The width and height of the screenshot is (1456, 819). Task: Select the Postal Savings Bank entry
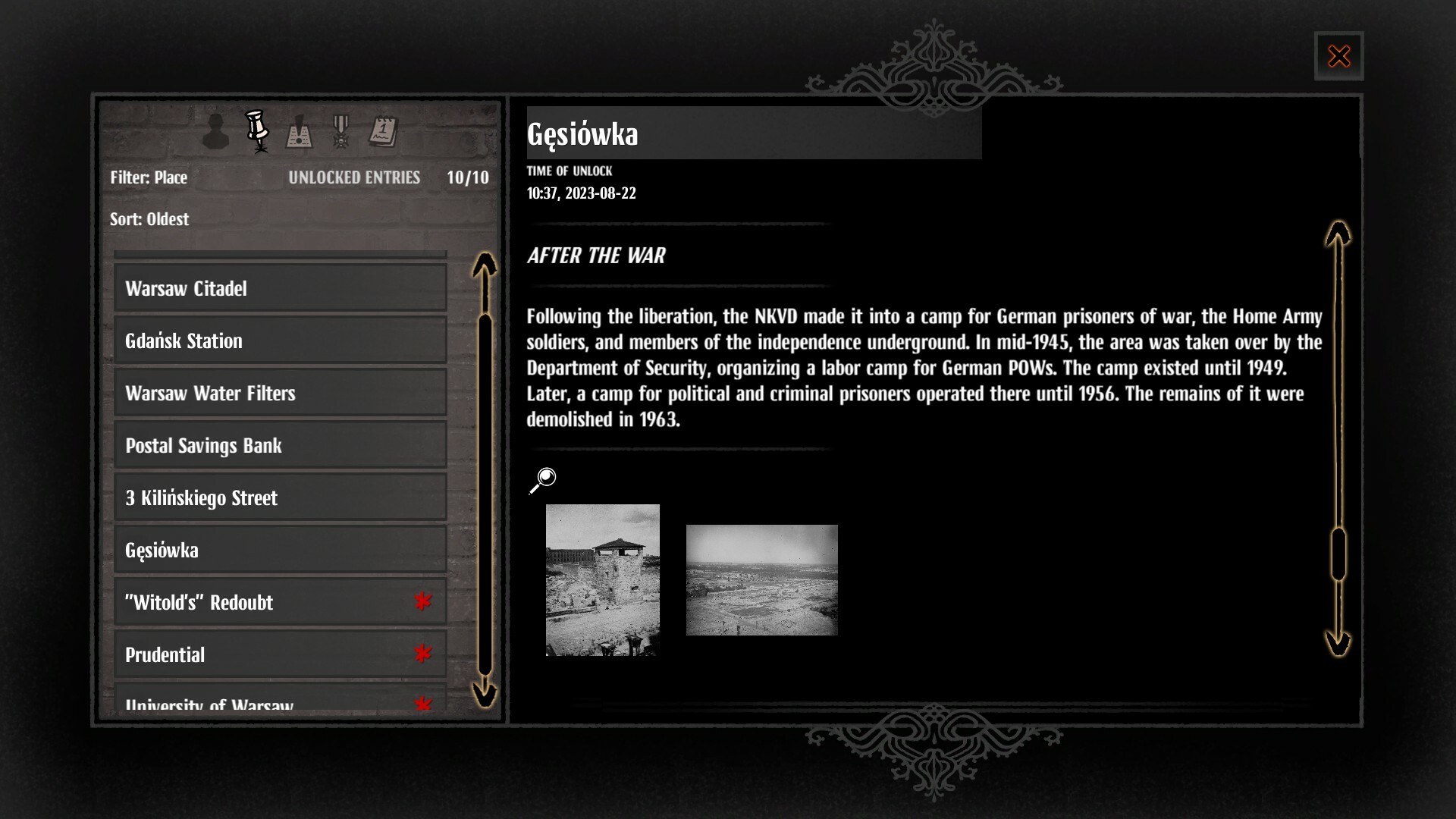280,445
